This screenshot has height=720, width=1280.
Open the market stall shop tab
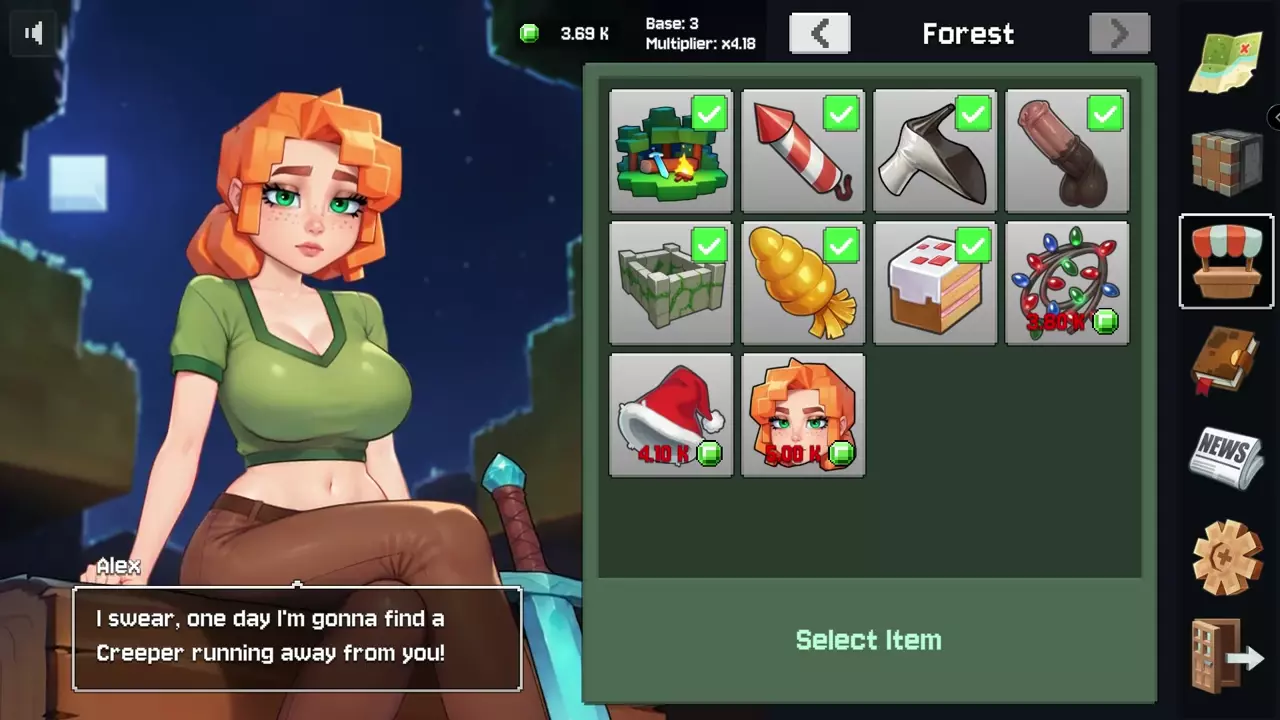click(1227, 261)
